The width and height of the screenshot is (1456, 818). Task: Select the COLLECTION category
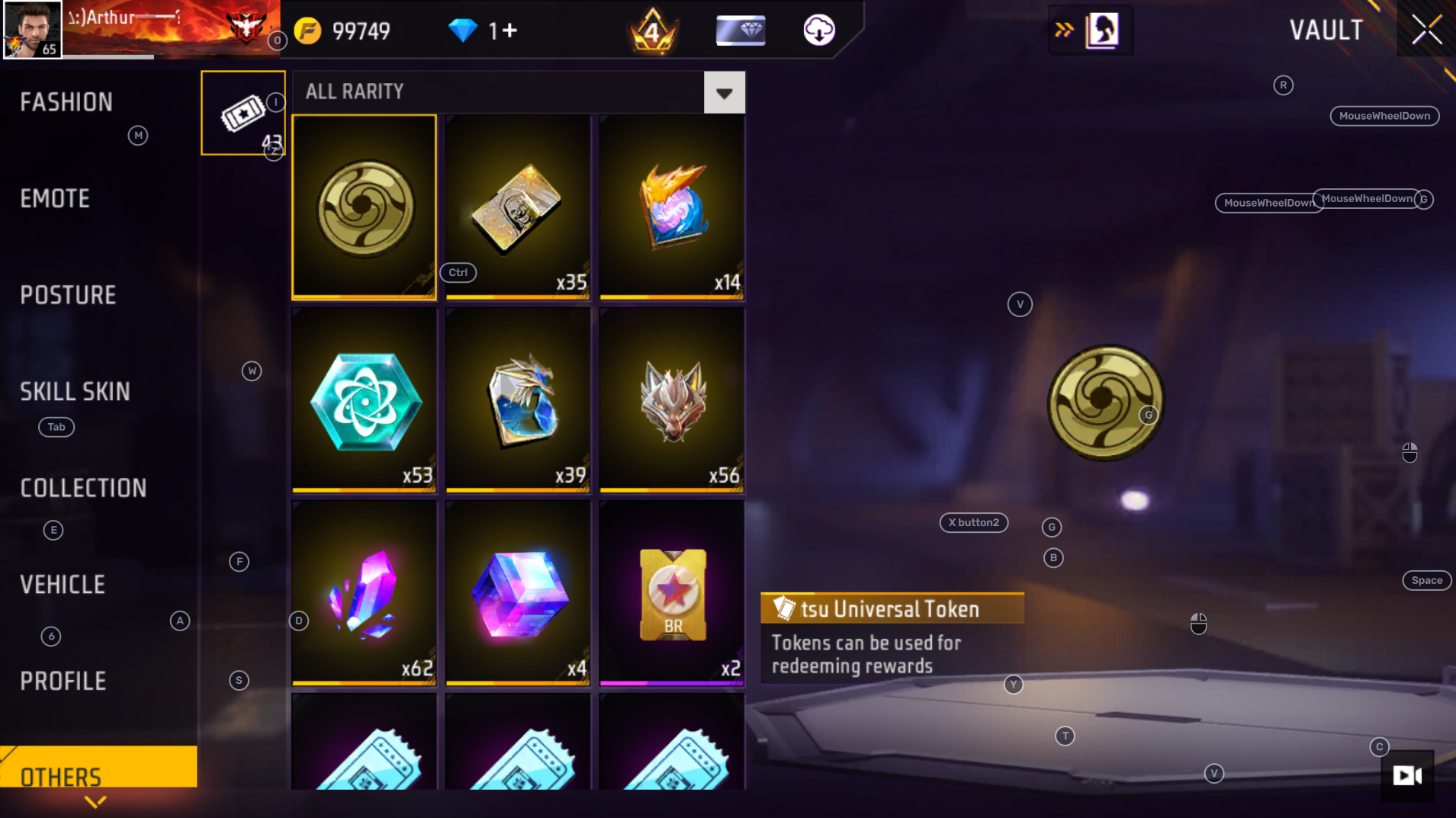(x=83, y=488)
